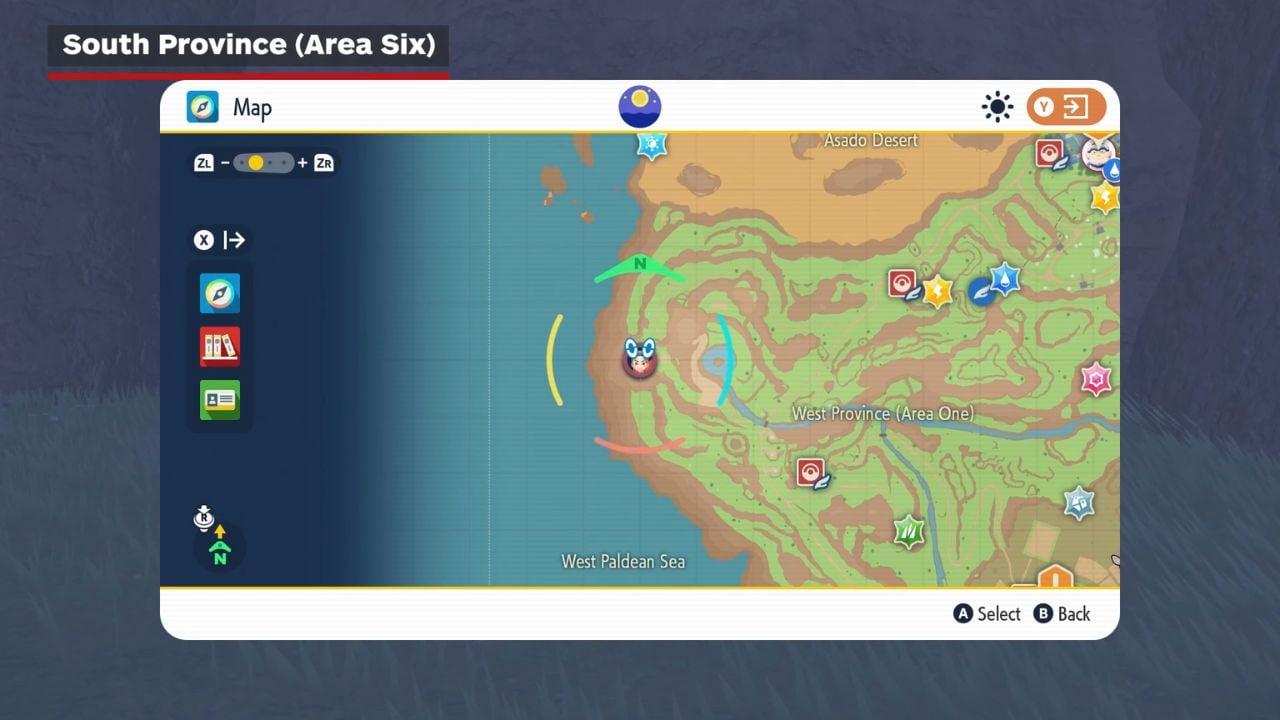Select the sun weather icon in header
Image resolution: width=1280 pixels, height=720 pixels.
(x=997, y=107)
